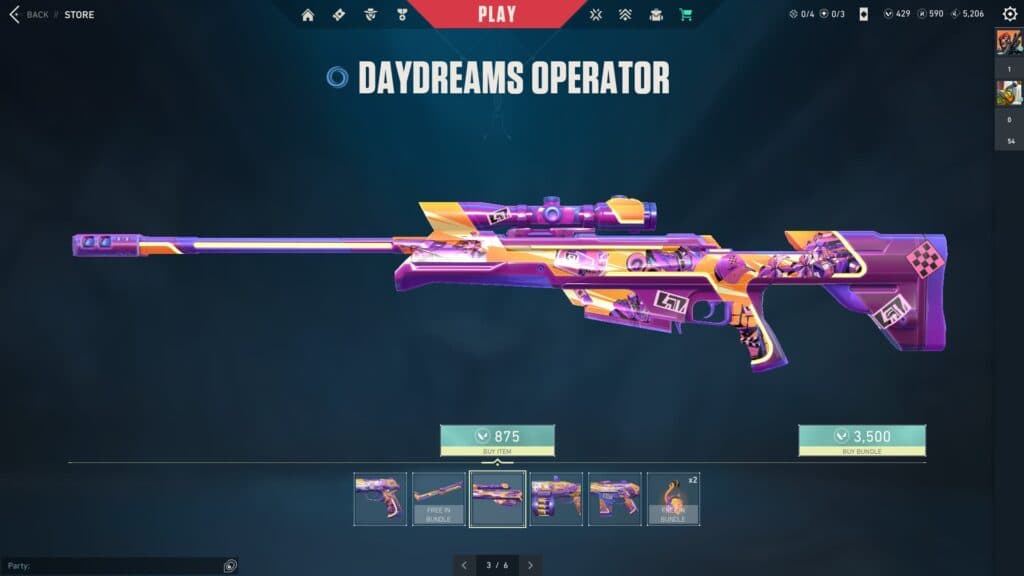Open the medal icon in top bar
Image resolution: width=1024 pixels, height=576 pixels.
pyautogui.click(x=402, y=15)
